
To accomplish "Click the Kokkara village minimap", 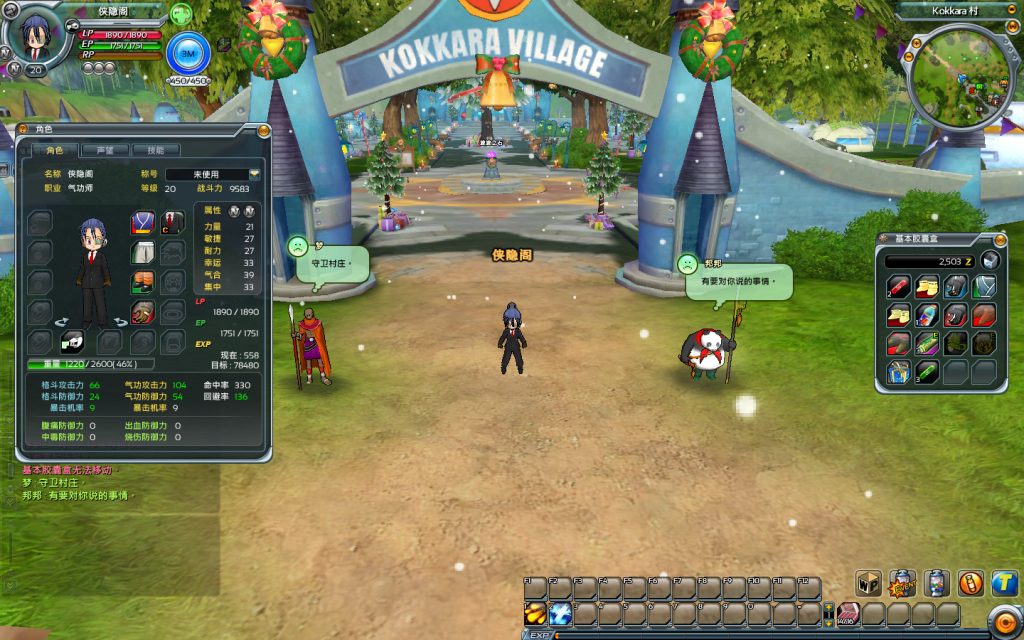I will [x=963, y=78].
